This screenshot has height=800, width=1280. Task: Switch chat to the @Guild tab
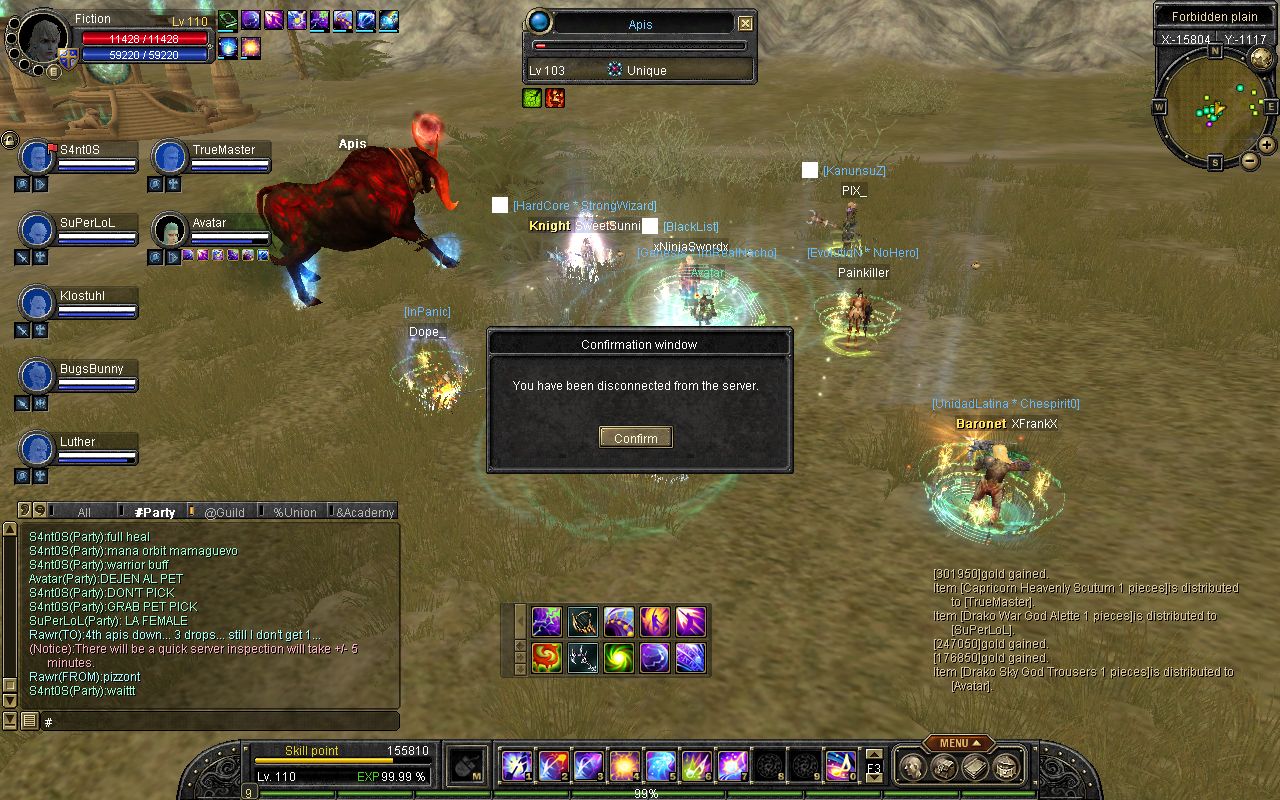tap(224, 512)
